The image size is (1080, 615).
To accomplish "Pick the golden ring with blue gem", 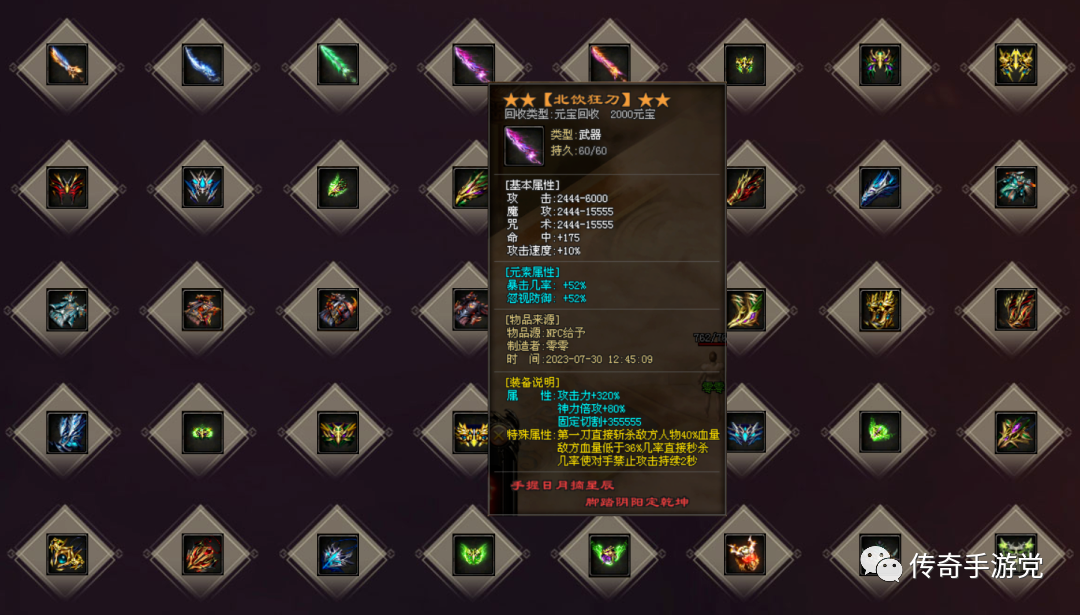I will point(67,554).
